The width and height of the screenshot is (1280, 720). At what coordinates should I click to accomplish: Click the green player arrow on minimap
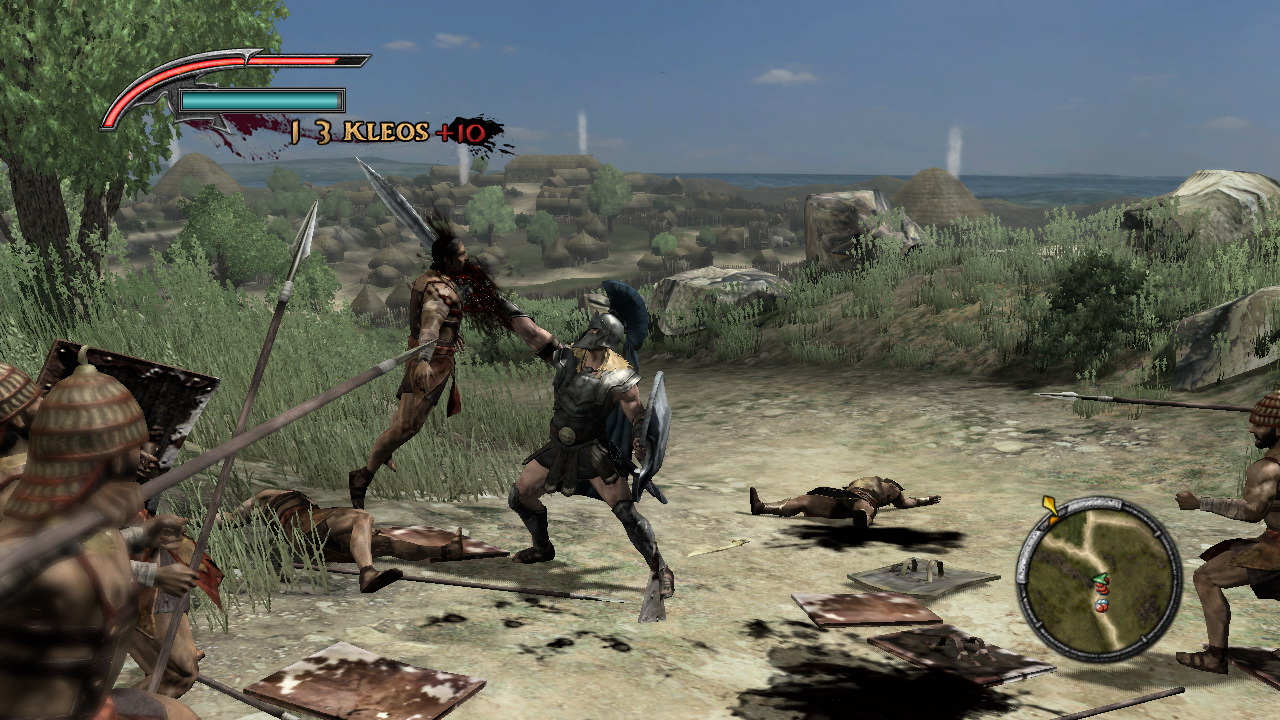tap(1099, 578)
